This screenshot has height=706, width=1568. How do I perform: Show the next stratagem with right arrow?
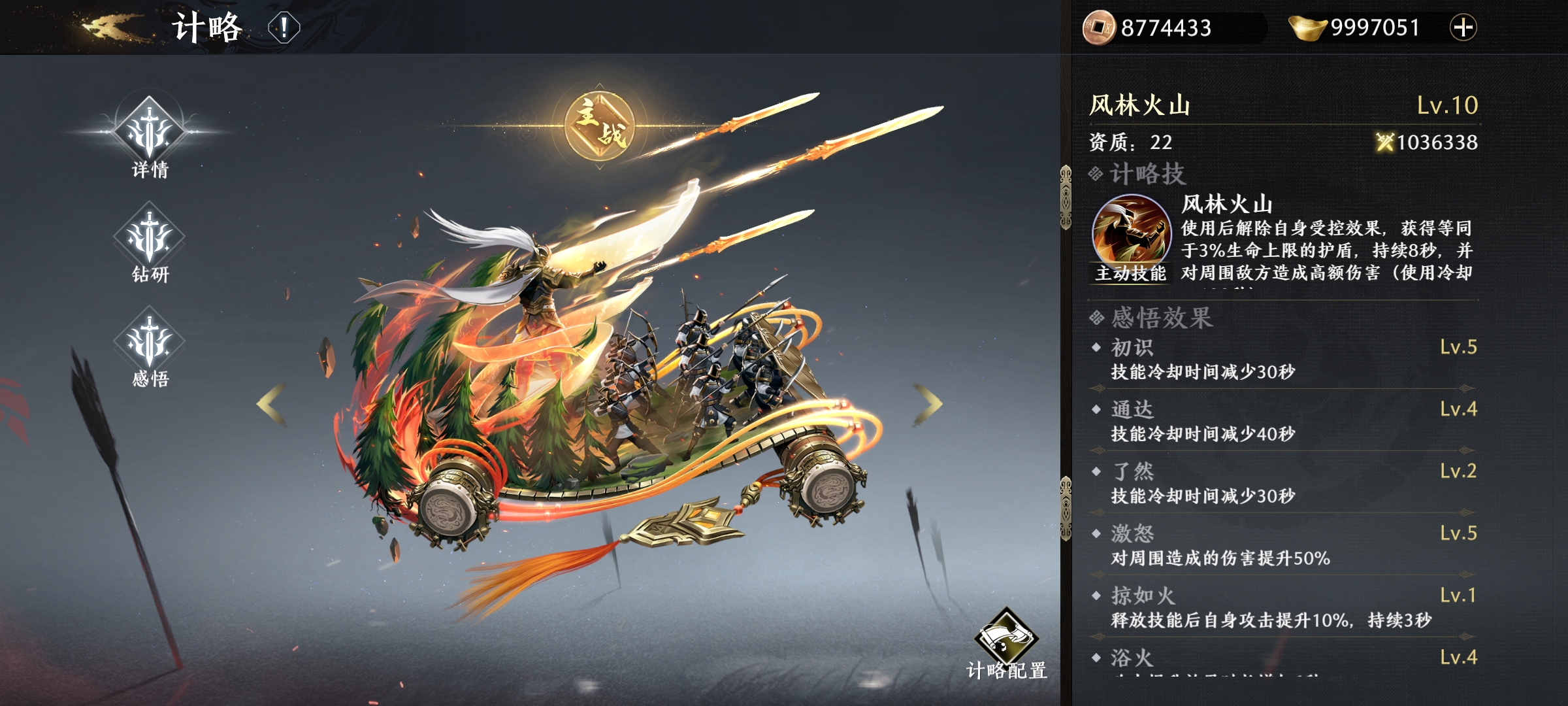(x=928, y=405)
